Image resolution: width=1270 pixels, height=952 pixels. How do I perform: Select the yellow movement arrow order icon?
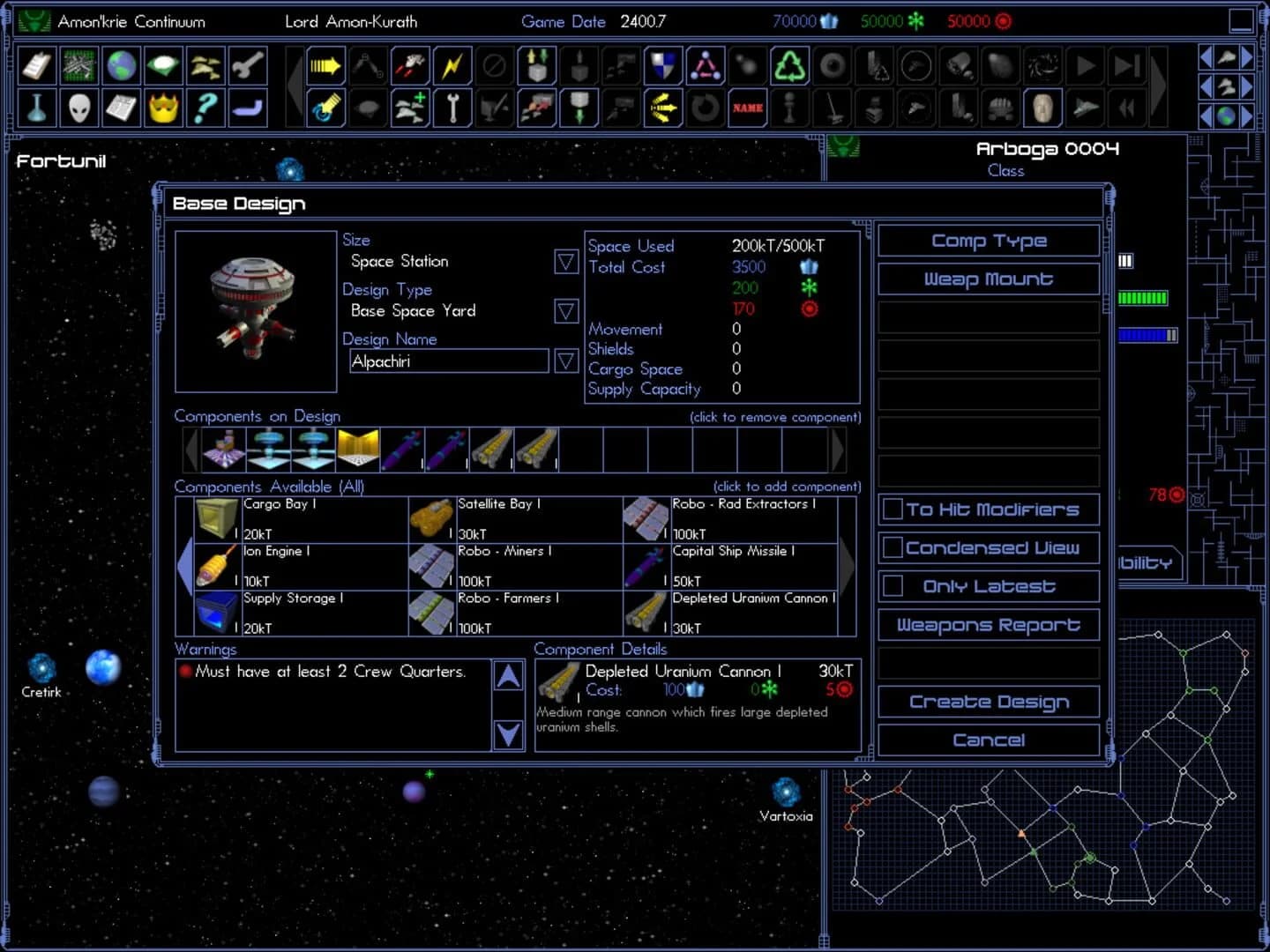pyautogui.click(x=325, y=64)
